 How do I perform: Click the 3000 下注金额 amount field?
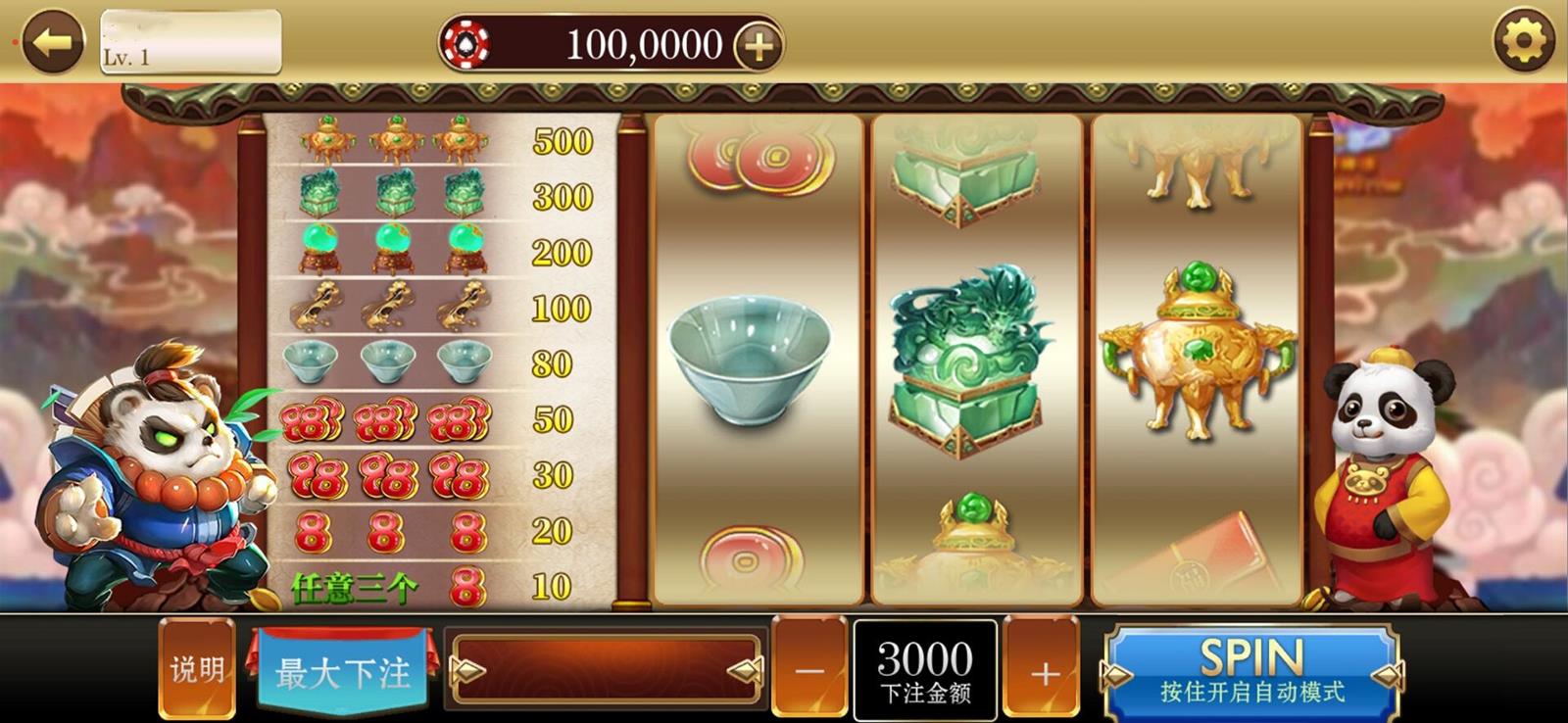tap(926, 670)
